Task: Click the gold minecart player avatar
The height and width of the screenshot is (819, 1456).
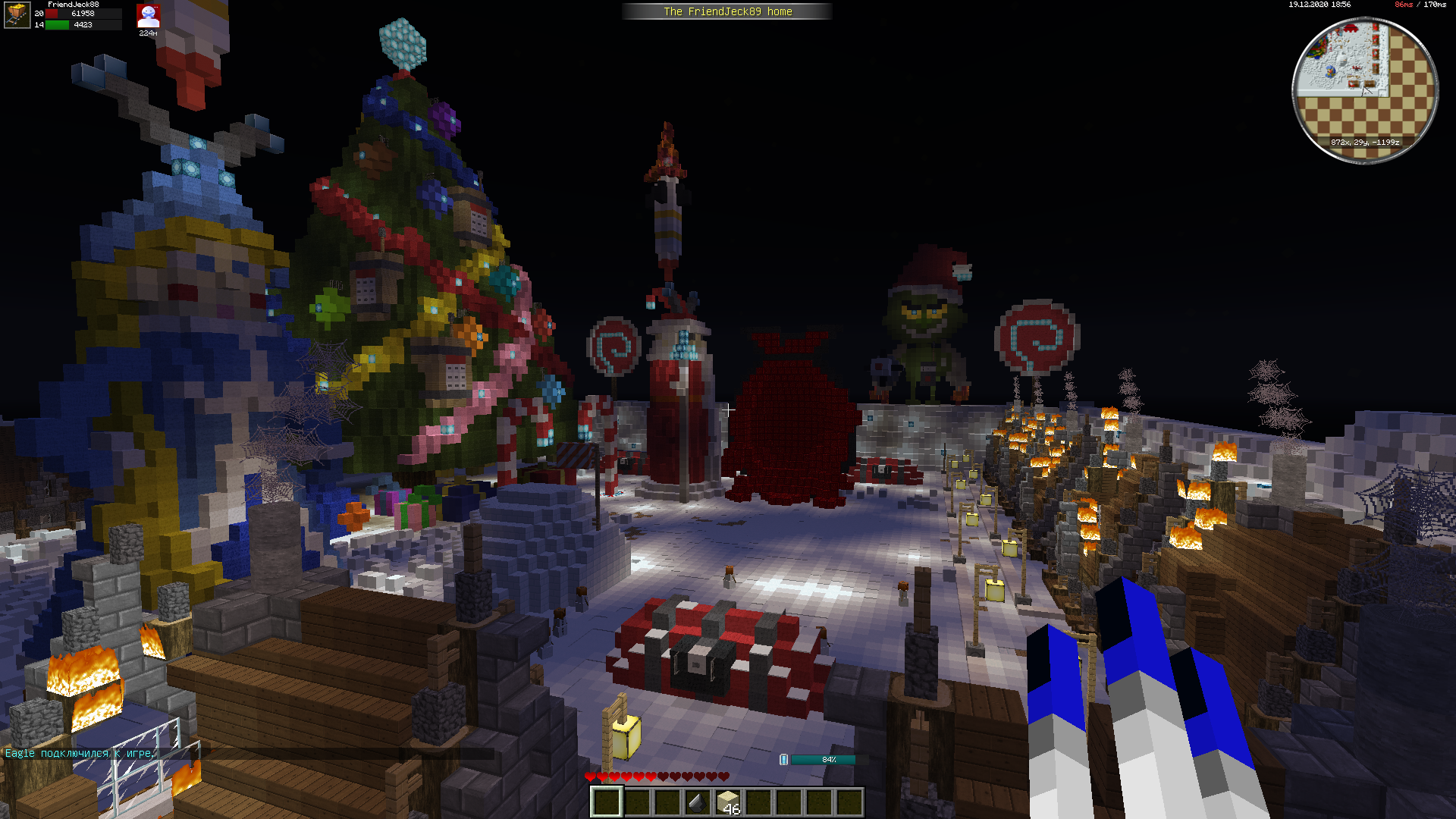Action: coord(17,14)
